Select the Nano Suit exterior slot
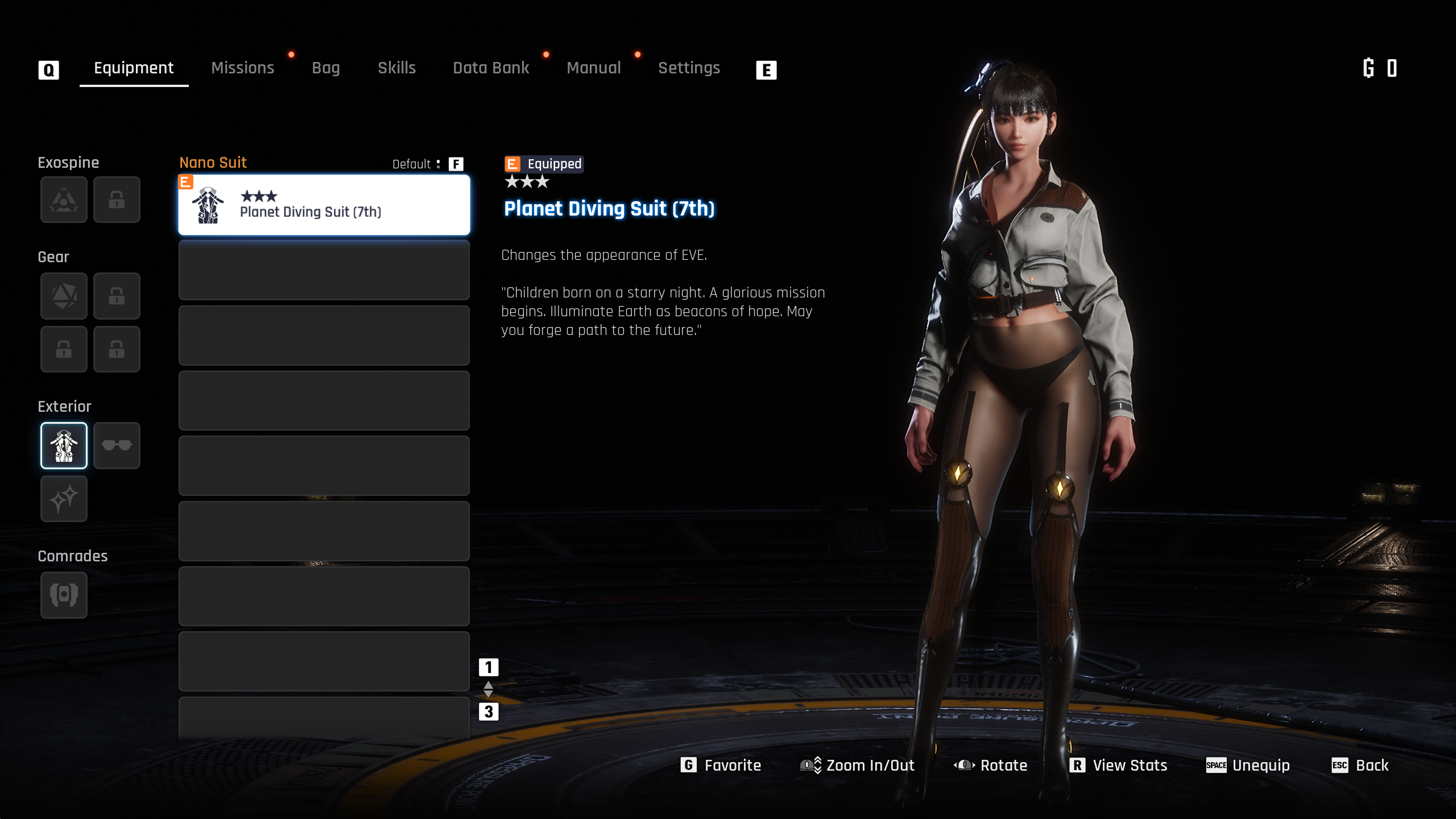Image resolution: width=1456 pixels, height=819 pixels. click(x=64, y=445)
